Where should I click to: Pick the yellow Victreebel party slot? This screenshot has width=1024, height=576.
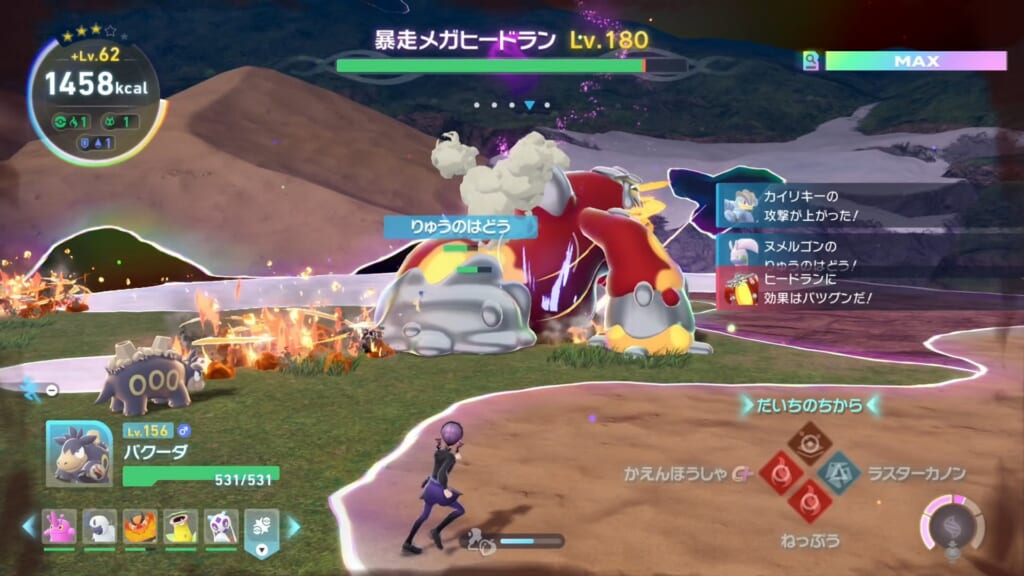tap(180, 526)
